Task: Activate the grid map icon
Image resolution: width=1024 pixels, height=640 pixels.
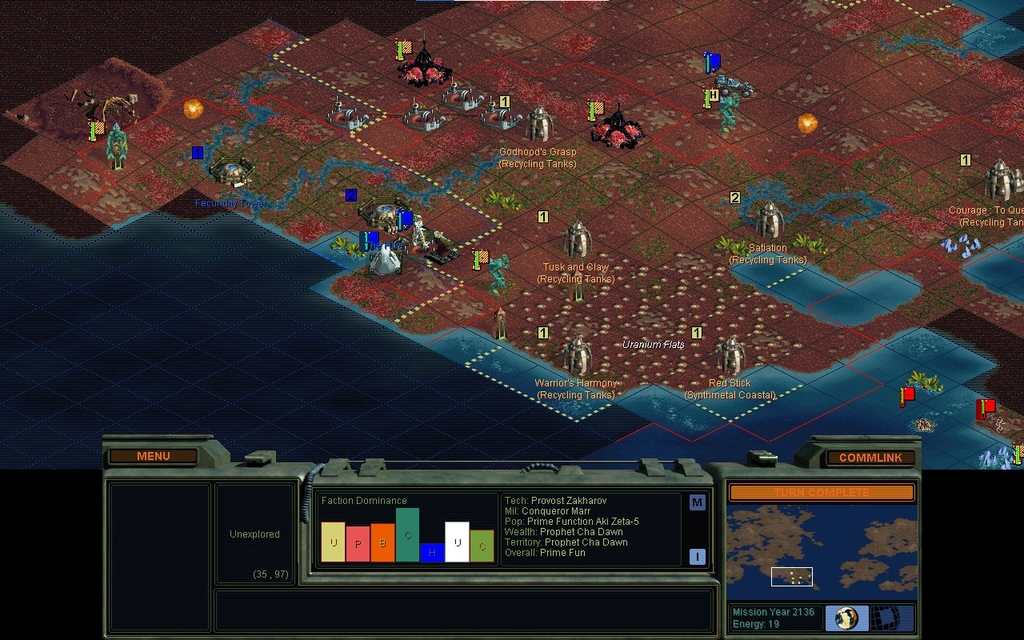Action: 883,617
